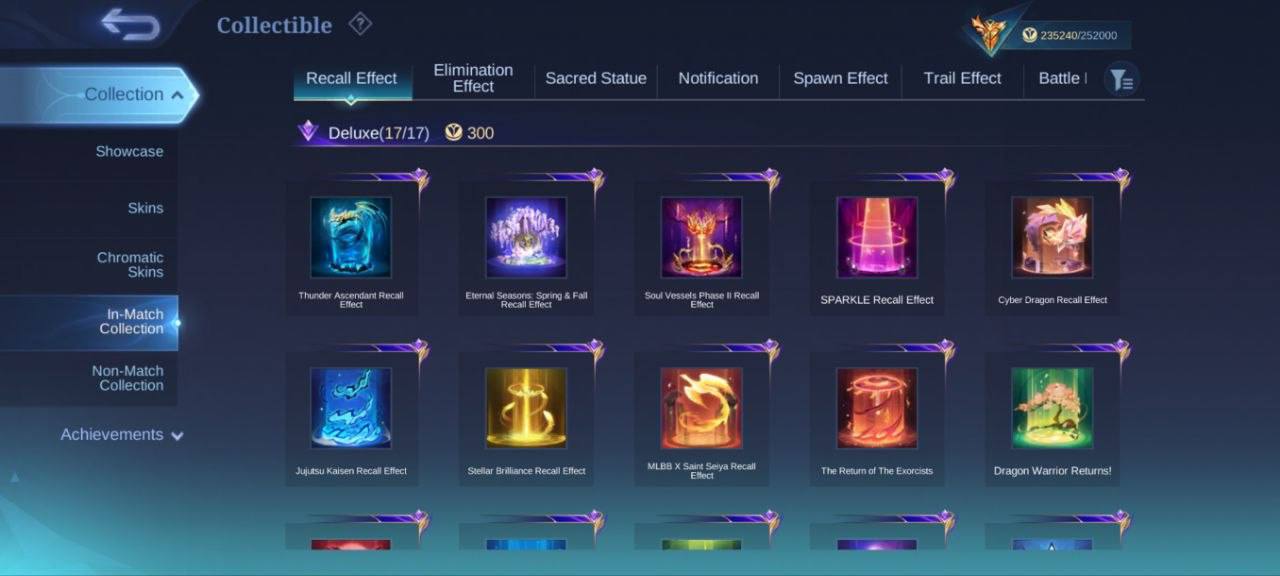The height and width of the screenshot is (576, 1280).
Task: Open the Skins section
Action: [x=145, y=208]
